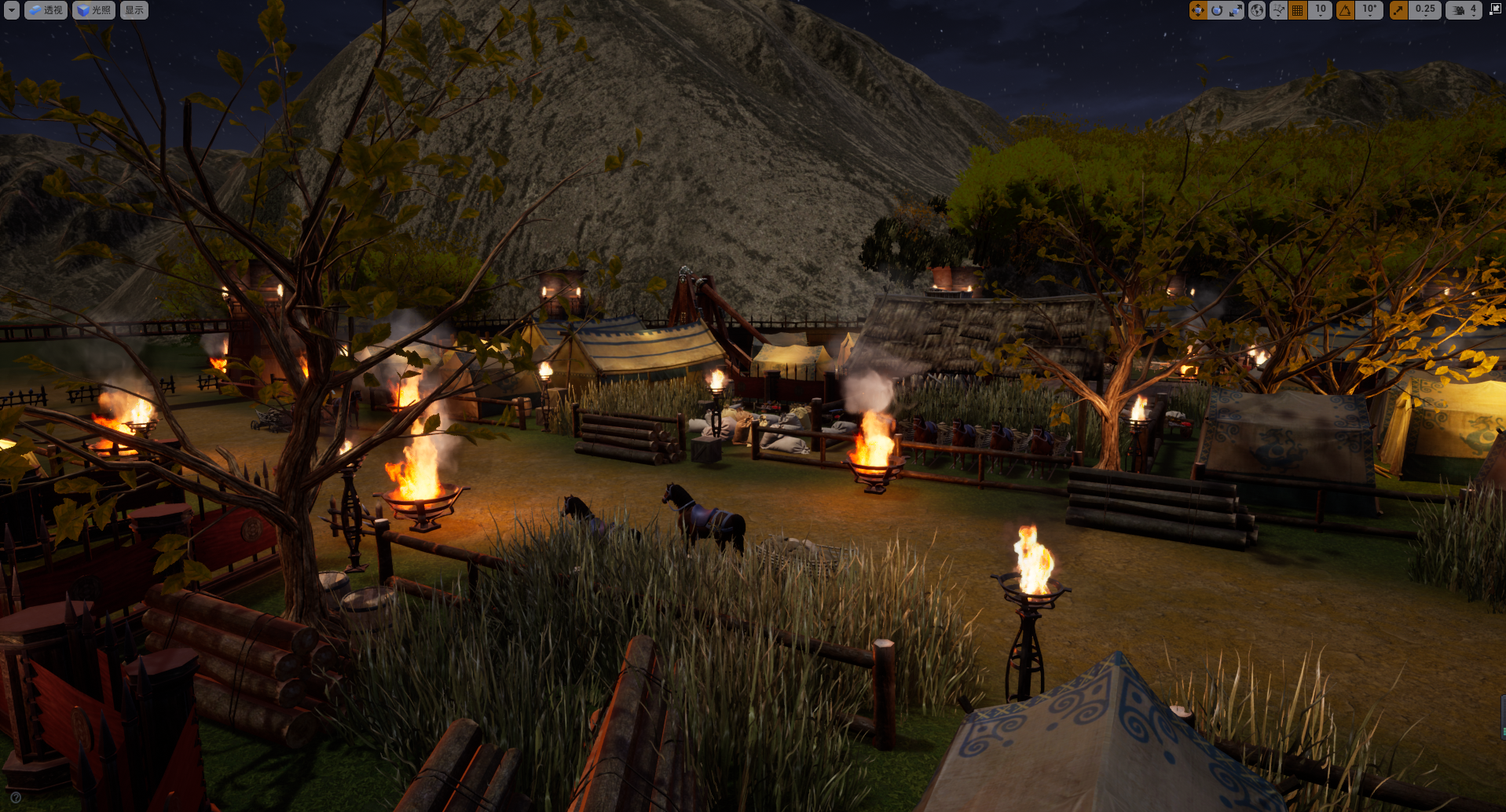The width and height of the screenshot is (1506, 812).
Task: Toggle scale snapping button
Action: click(1398, 10)
